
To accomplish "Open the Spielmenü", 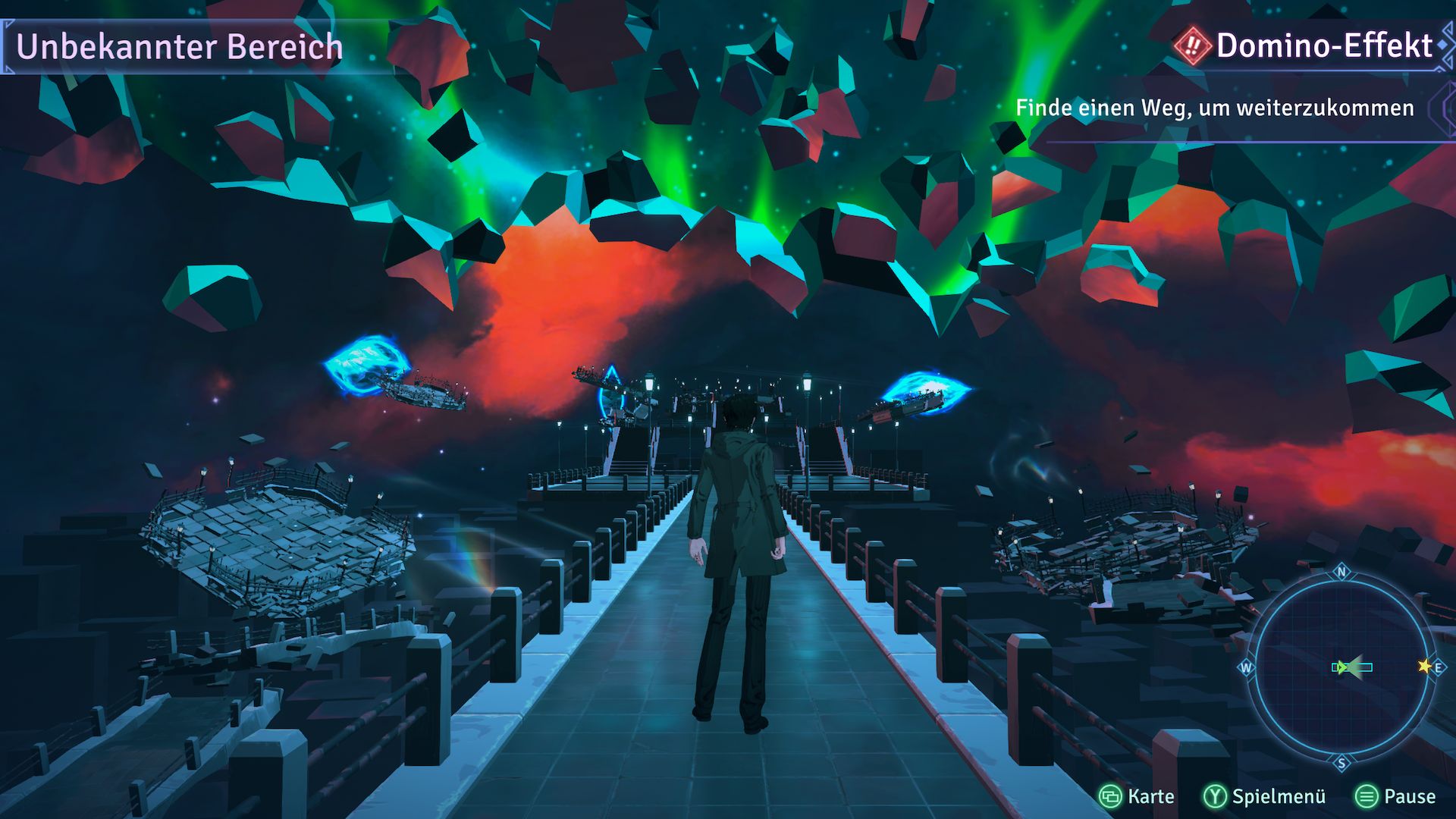I will pos(1265,796).
